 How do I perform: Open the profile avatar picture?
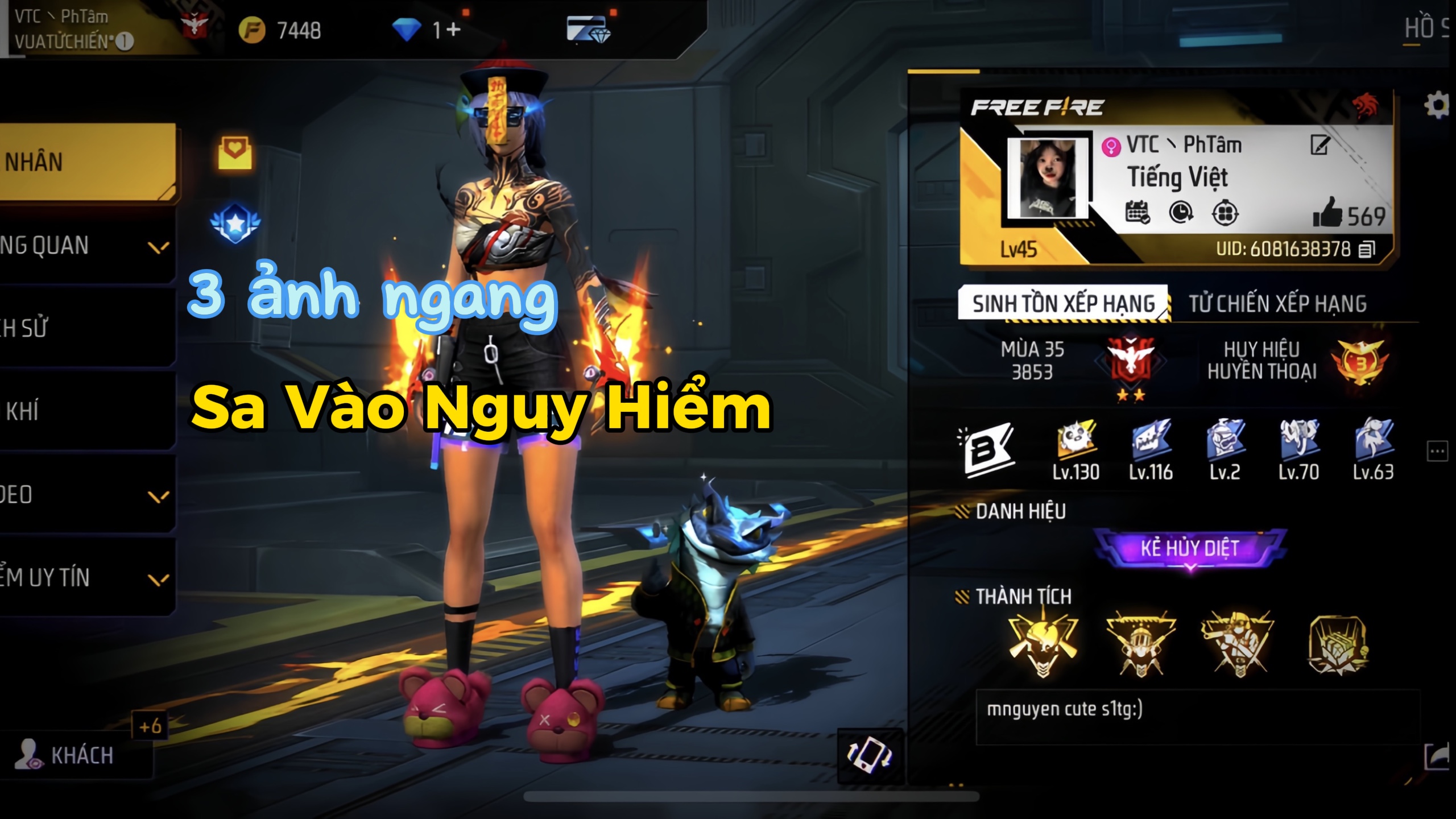coord(1048,179)
